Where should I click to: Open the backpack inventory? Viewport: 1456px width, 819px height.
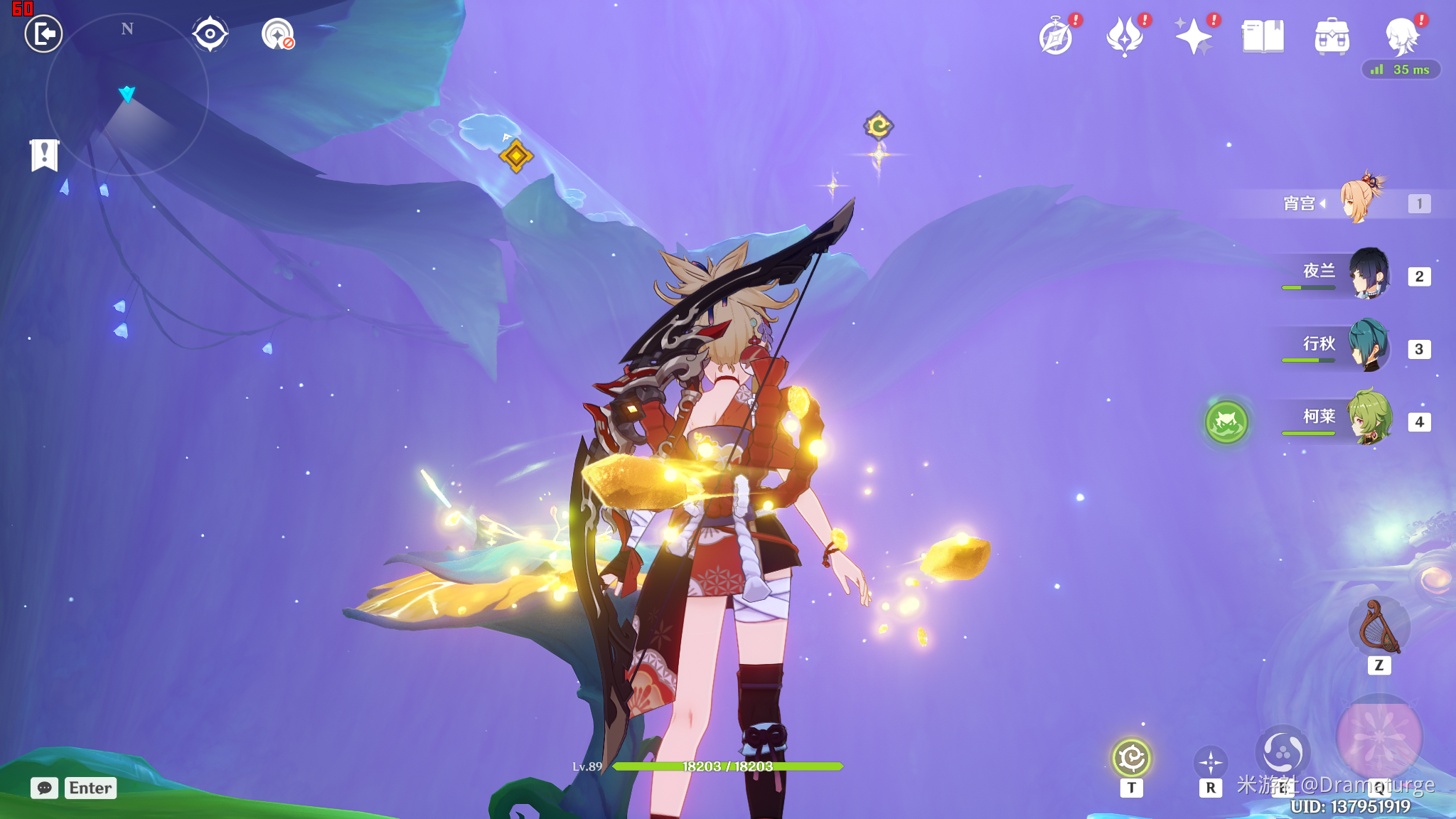pyautogui.click(x=1332, y=36)
